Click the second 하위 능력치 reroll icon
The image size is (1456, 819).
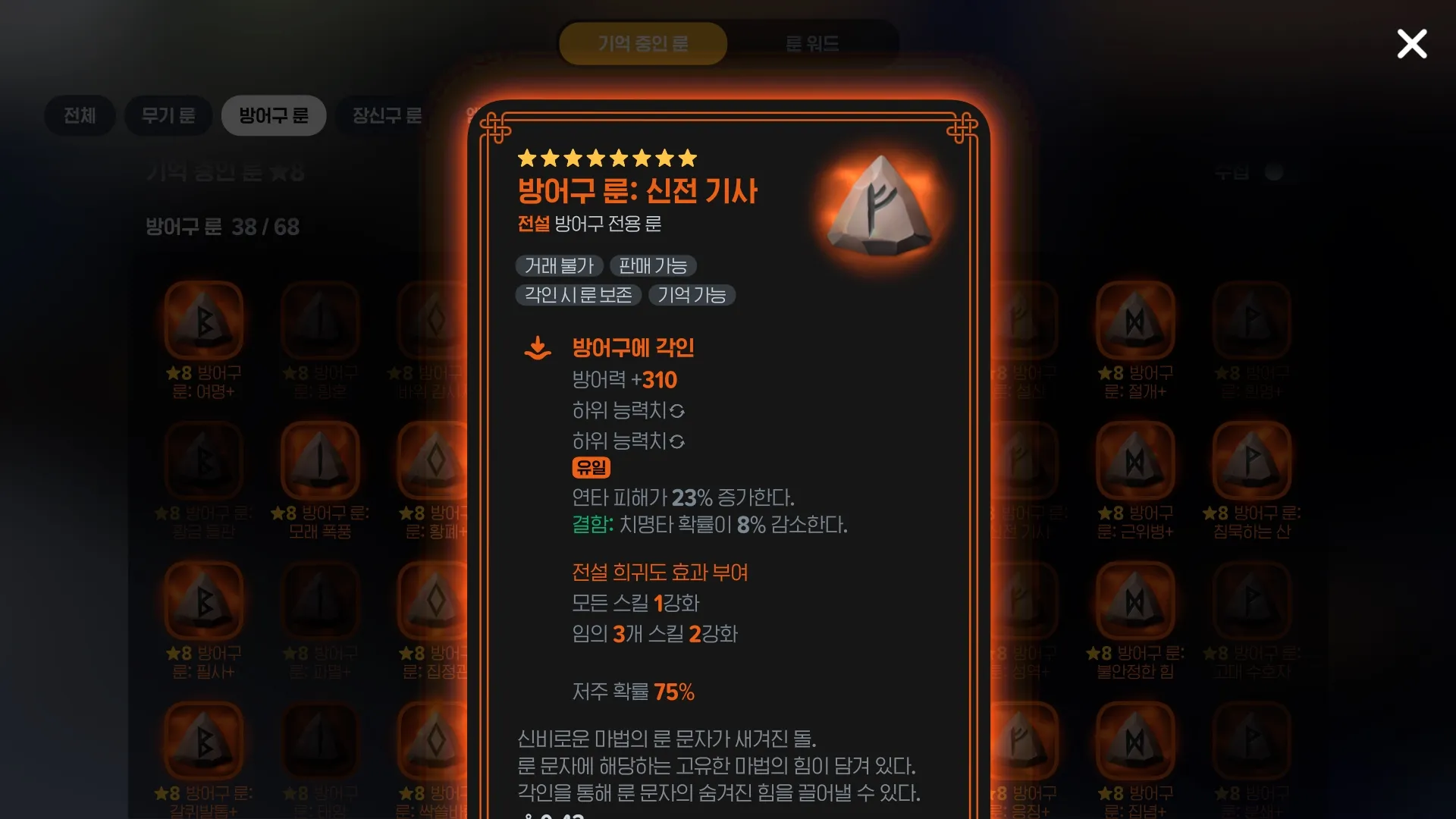pos(679,441)
